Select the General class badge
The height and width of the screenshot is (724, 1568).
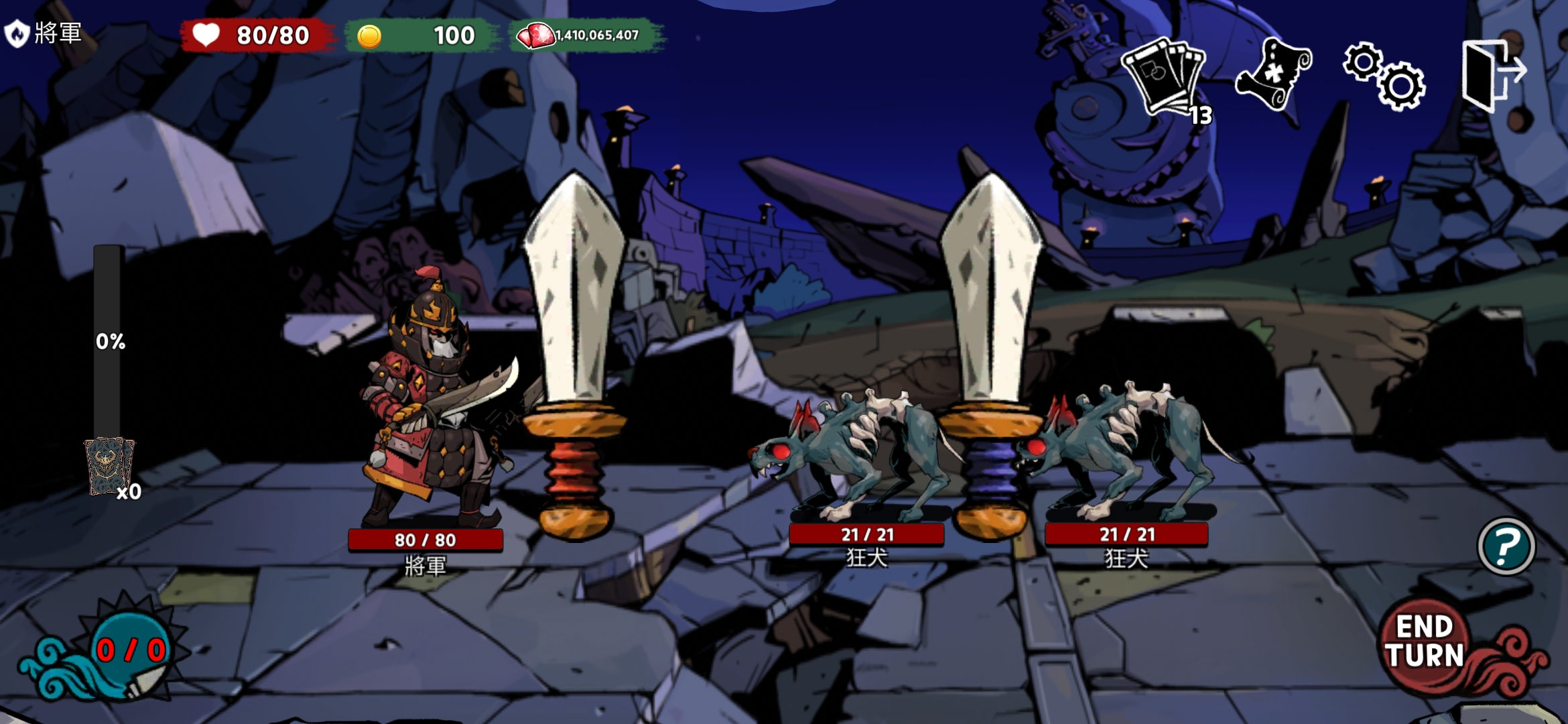[17, 33]
